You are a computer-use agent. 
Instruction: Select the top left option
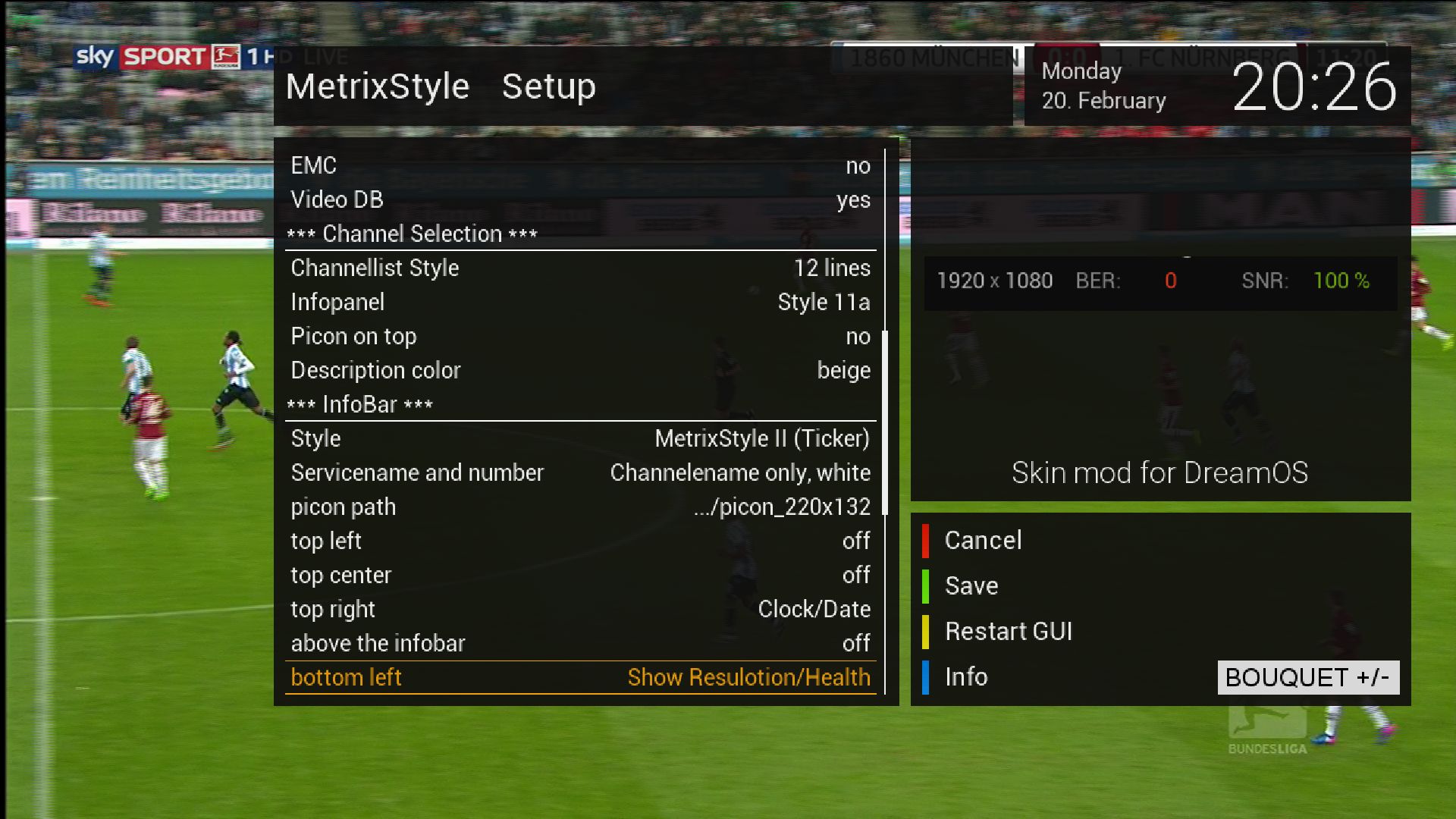[x=580, y=541]
